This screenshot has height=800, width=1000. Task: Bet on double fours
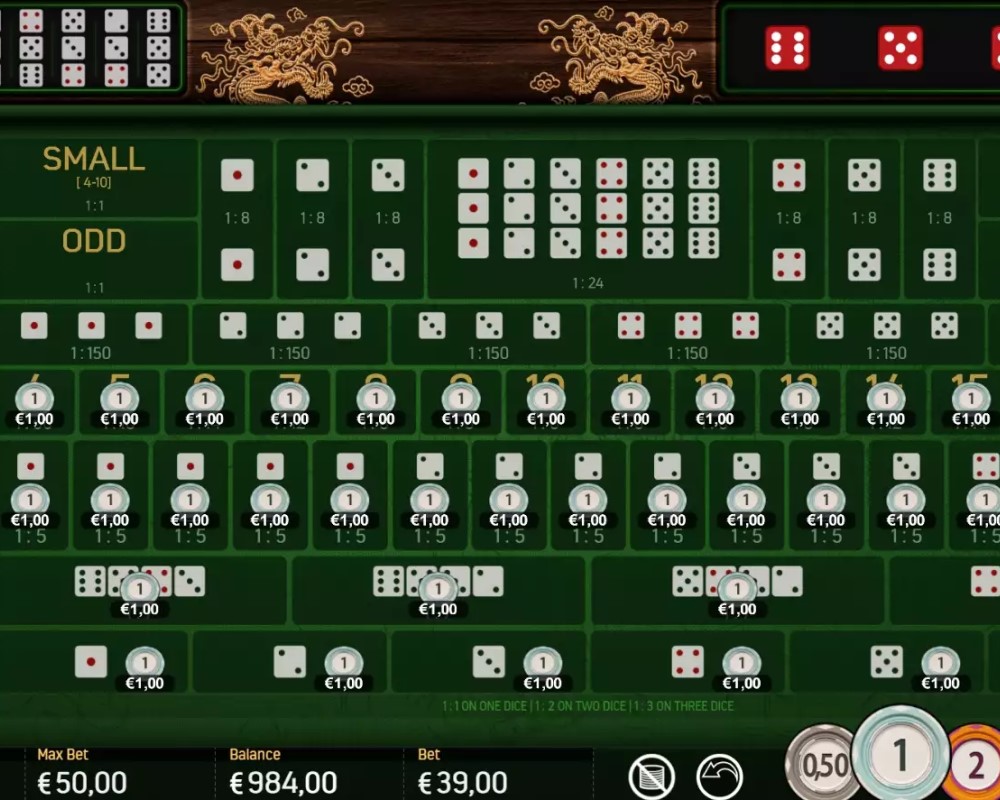pyautogui.click(x=789, y=219)
